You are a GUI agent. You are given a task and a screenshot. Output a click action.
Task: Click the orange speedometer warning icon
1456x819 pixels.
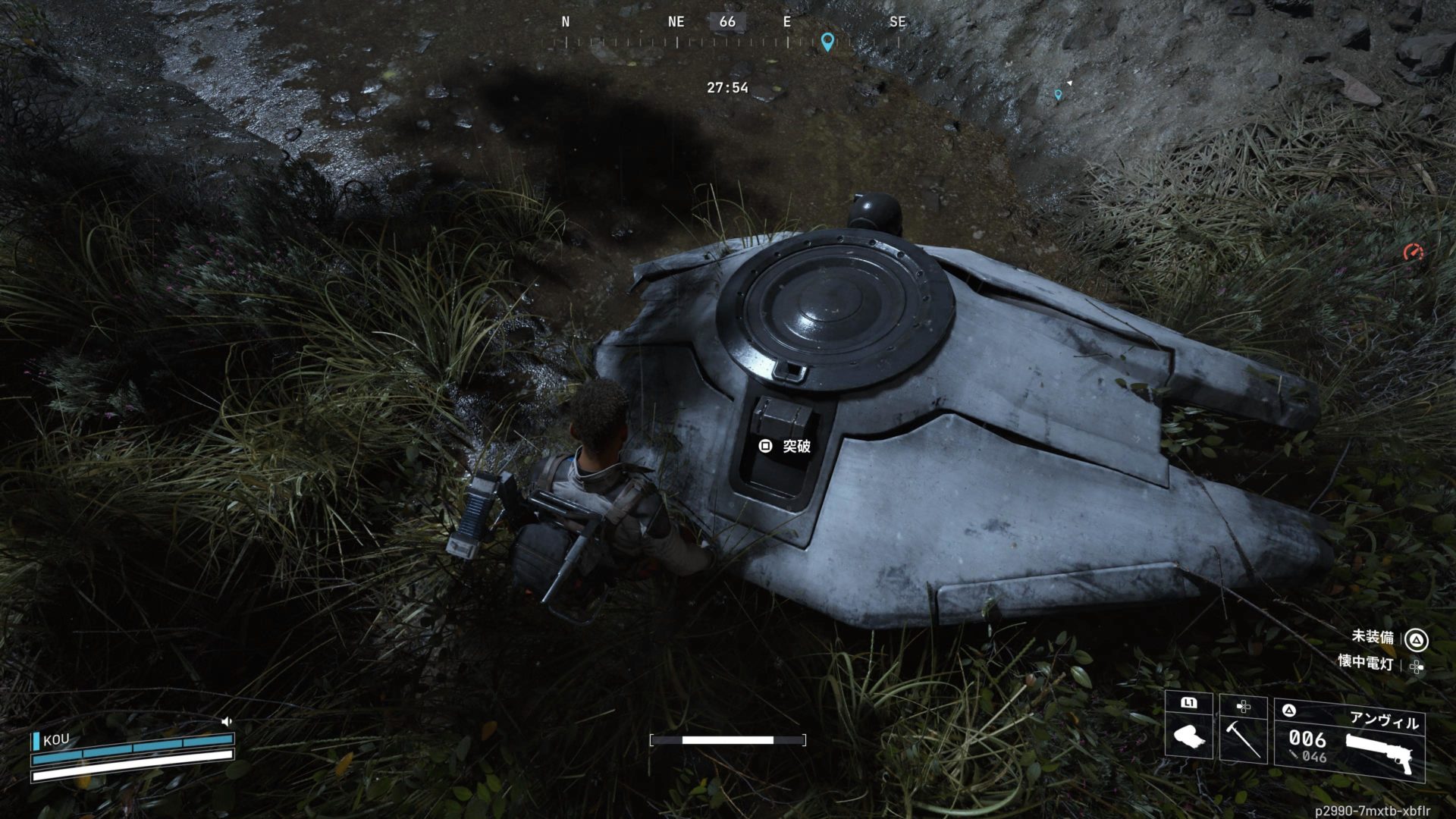click(1413, 253)
